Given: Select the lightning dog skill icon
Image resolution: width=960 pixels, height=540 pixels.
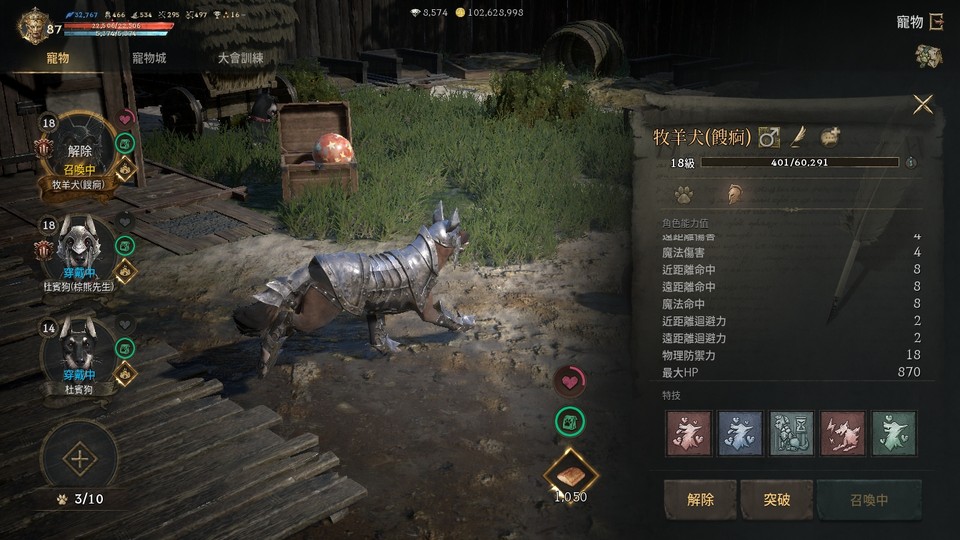Looking at the screenshot, I should 841,433.
